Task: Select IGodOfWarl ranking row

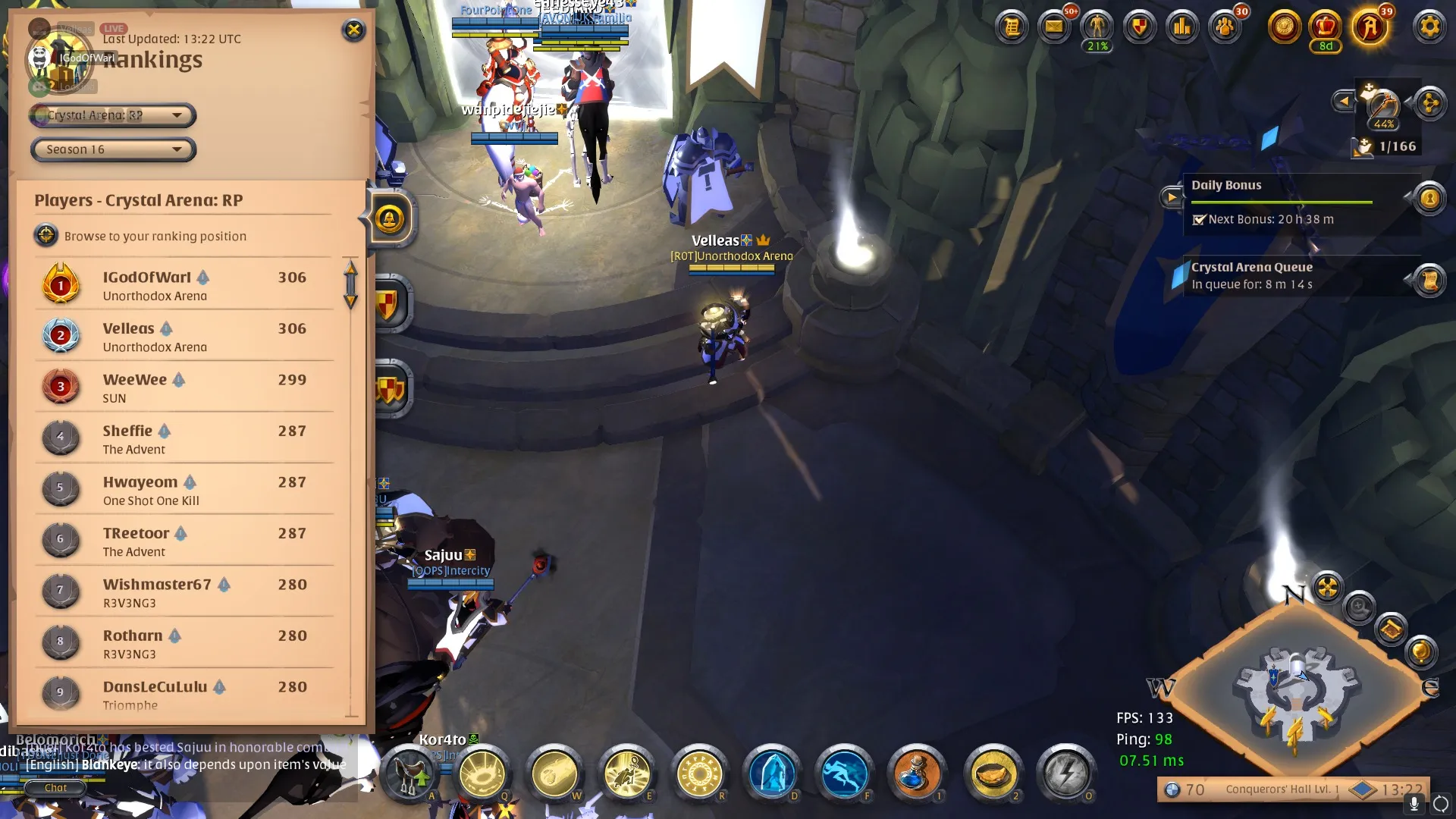Action: click(x=184, y=286)
